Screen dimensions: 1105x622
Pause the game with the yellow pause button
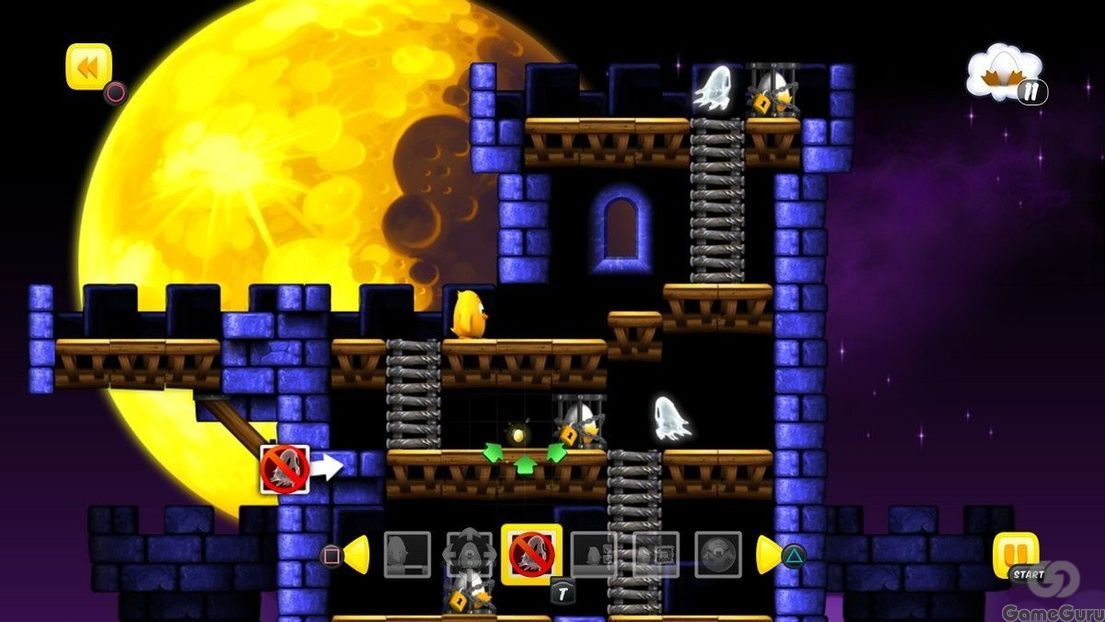(1015, 554)
